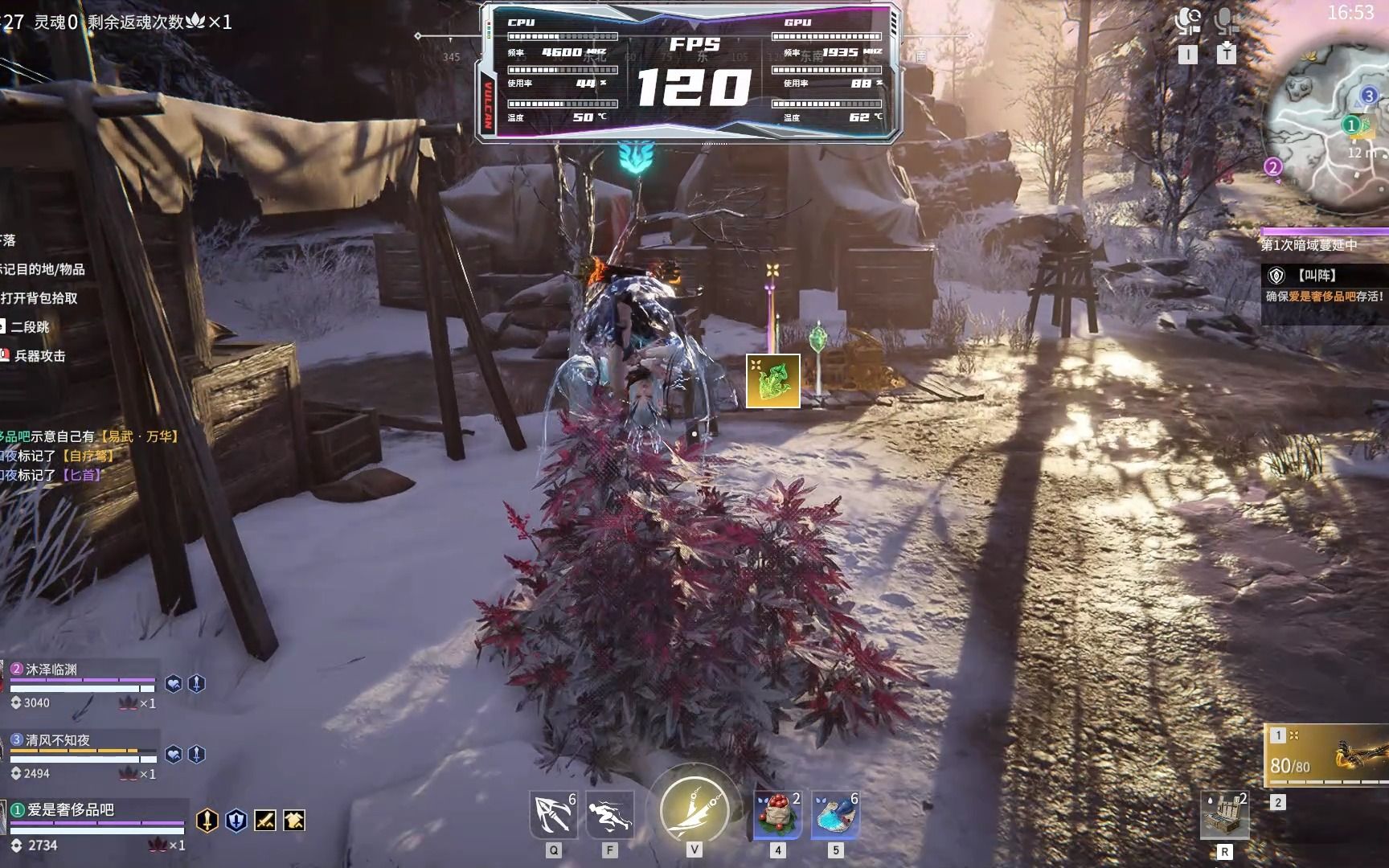Viewport: 1389px width, 868px height.
Task: Select teammate 清风不知夜 in the squad list
Action: coord(80,755)
